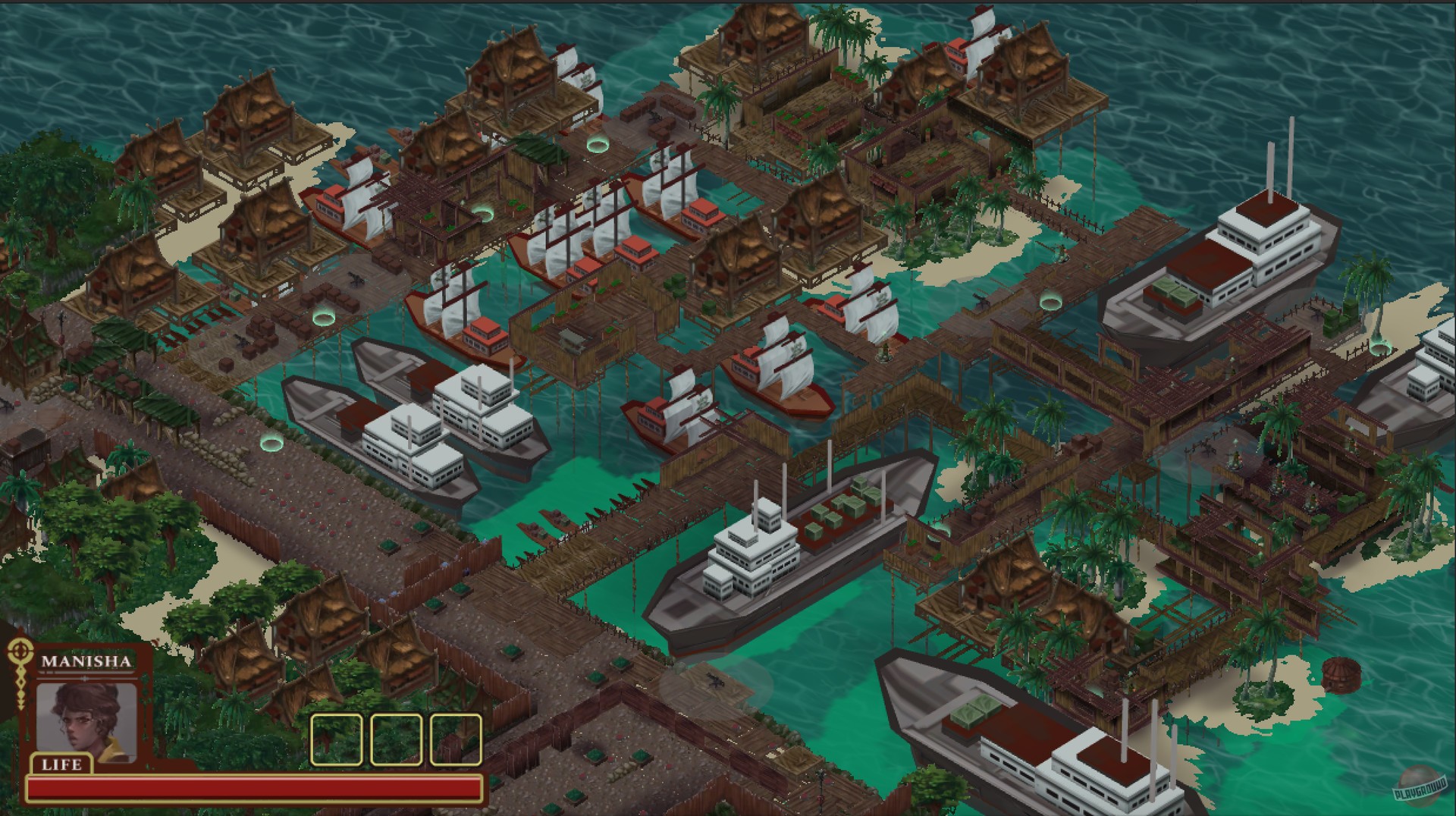
Task: Activate the glowing circle near the stone pier
Action: [271, 441]
